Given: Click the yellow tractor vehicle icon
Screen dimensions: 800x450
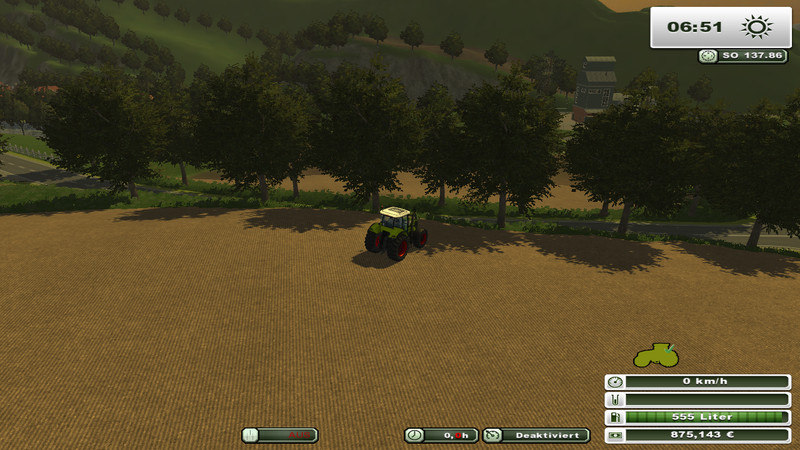Looking at the screenshot, I should click(657, 355).
